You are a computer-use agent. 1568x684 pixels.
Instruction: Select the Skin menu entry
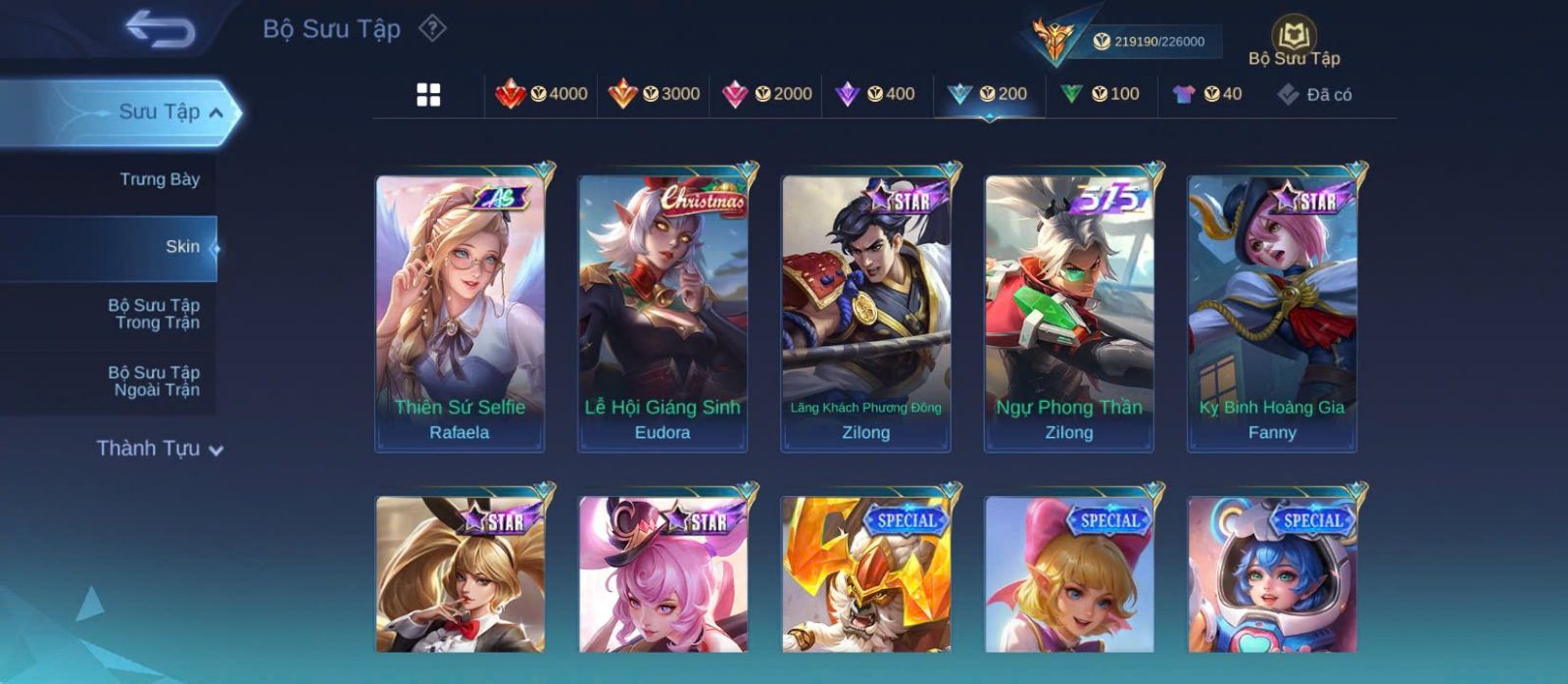pyautogui.click(x=182, y=247)
